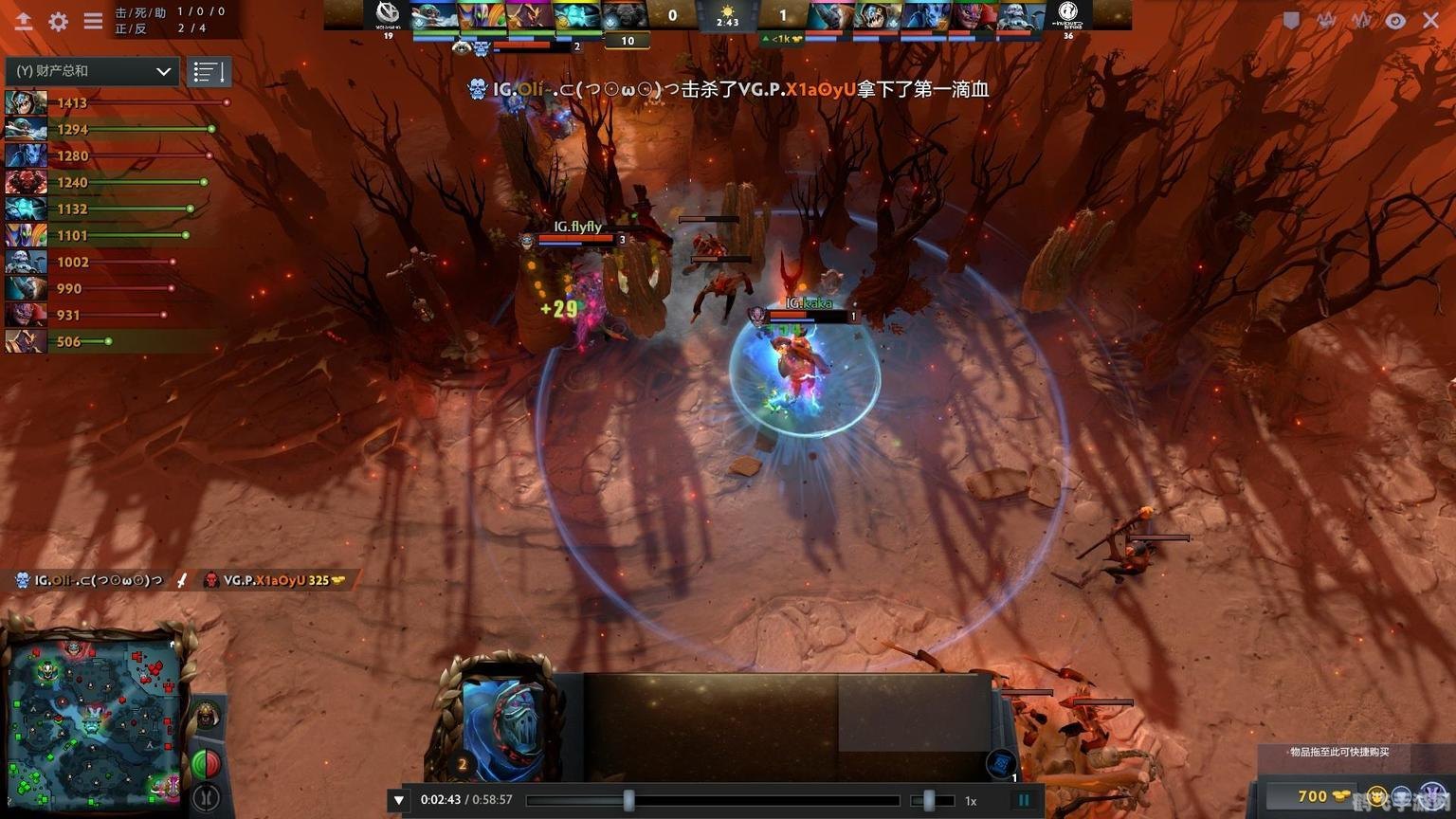Seek using the replay timeline handle
The image size is (1456, 819).
coord(628,800)
